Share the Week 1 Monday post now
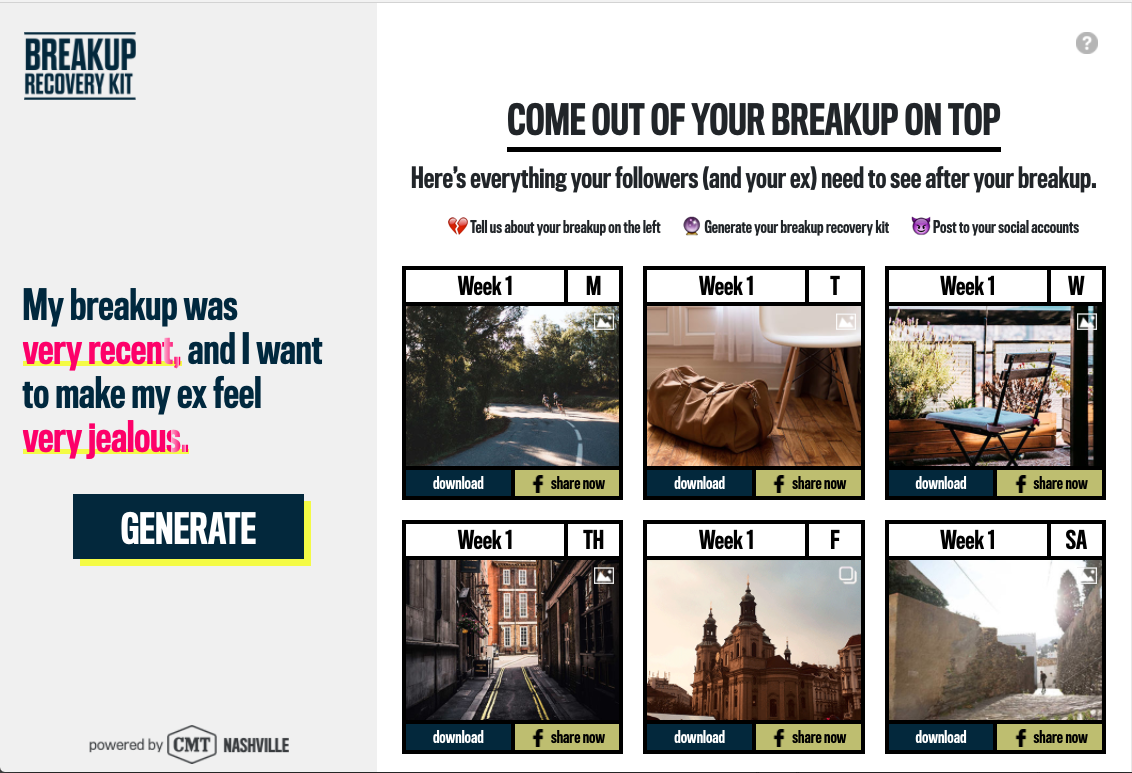 coord(567,483)
